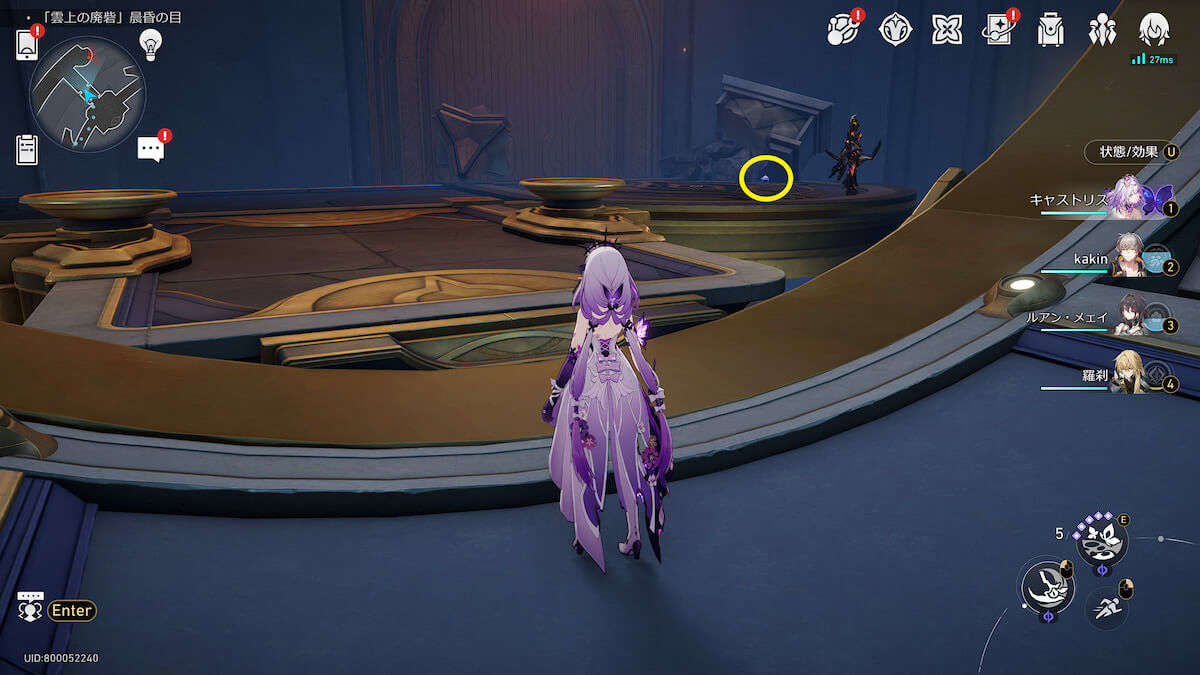1200x675 pixels.
Task: Switch to party member kakin
Action: coord(1130,260)
